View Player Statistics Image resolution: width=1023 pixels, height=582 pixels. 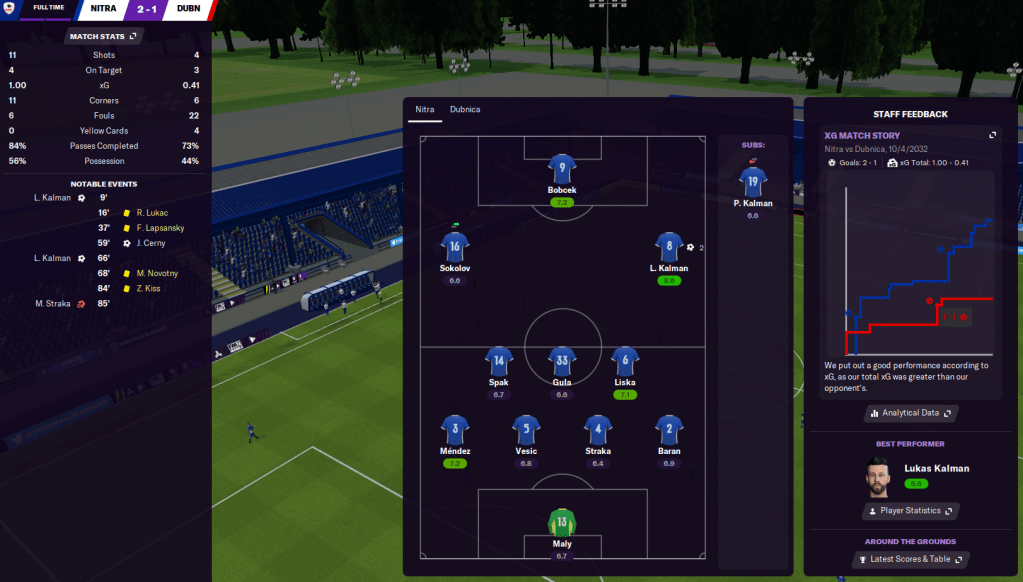click(x=909, y=511)
